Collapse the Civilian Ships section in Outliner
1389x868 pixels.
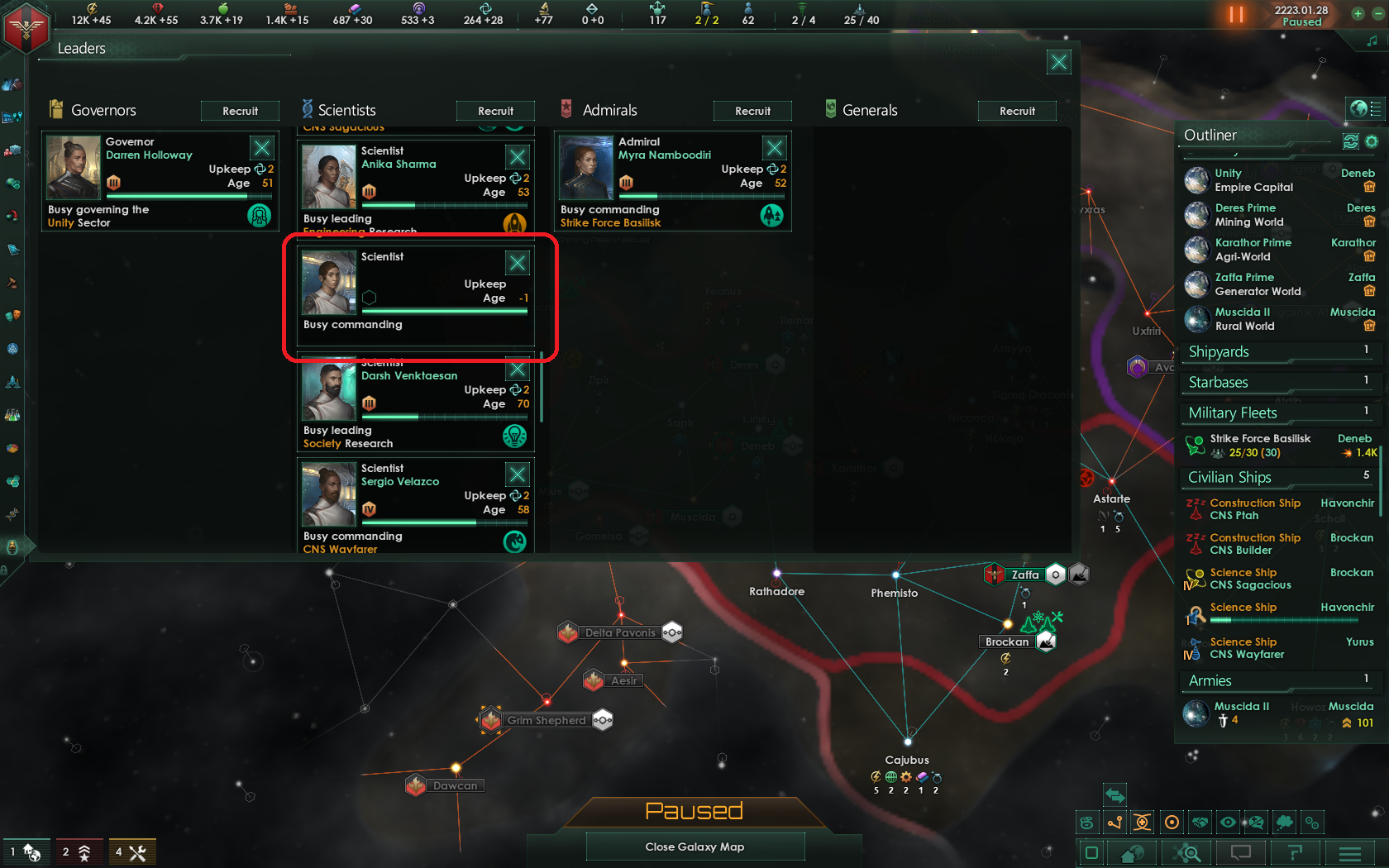point(1229,477)
